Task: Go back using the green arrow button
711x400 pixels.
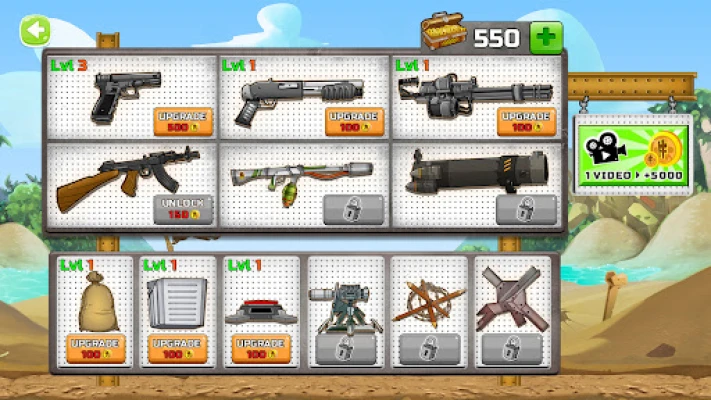Action: coord(36,32)
